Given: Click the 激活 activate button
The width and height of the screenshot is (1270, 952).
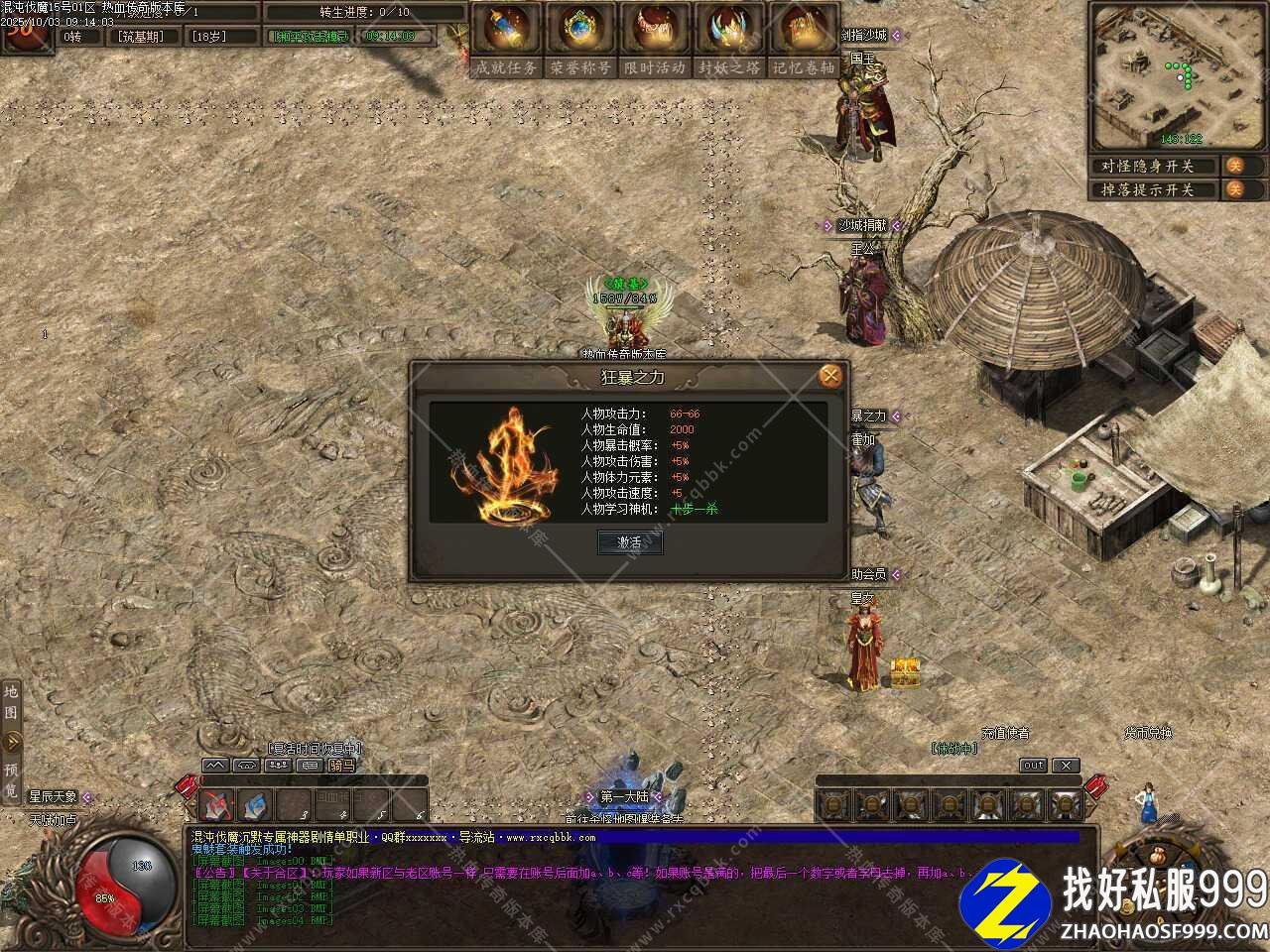Looking at the screenshot, I should point(630,542).
